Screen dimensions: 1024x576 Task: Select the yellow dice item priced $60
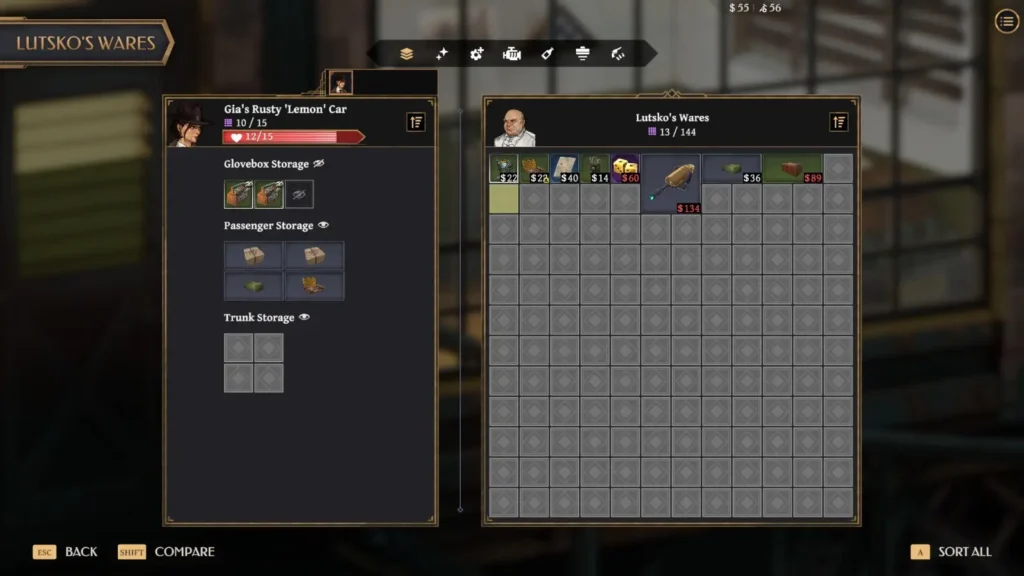point(626,168)
